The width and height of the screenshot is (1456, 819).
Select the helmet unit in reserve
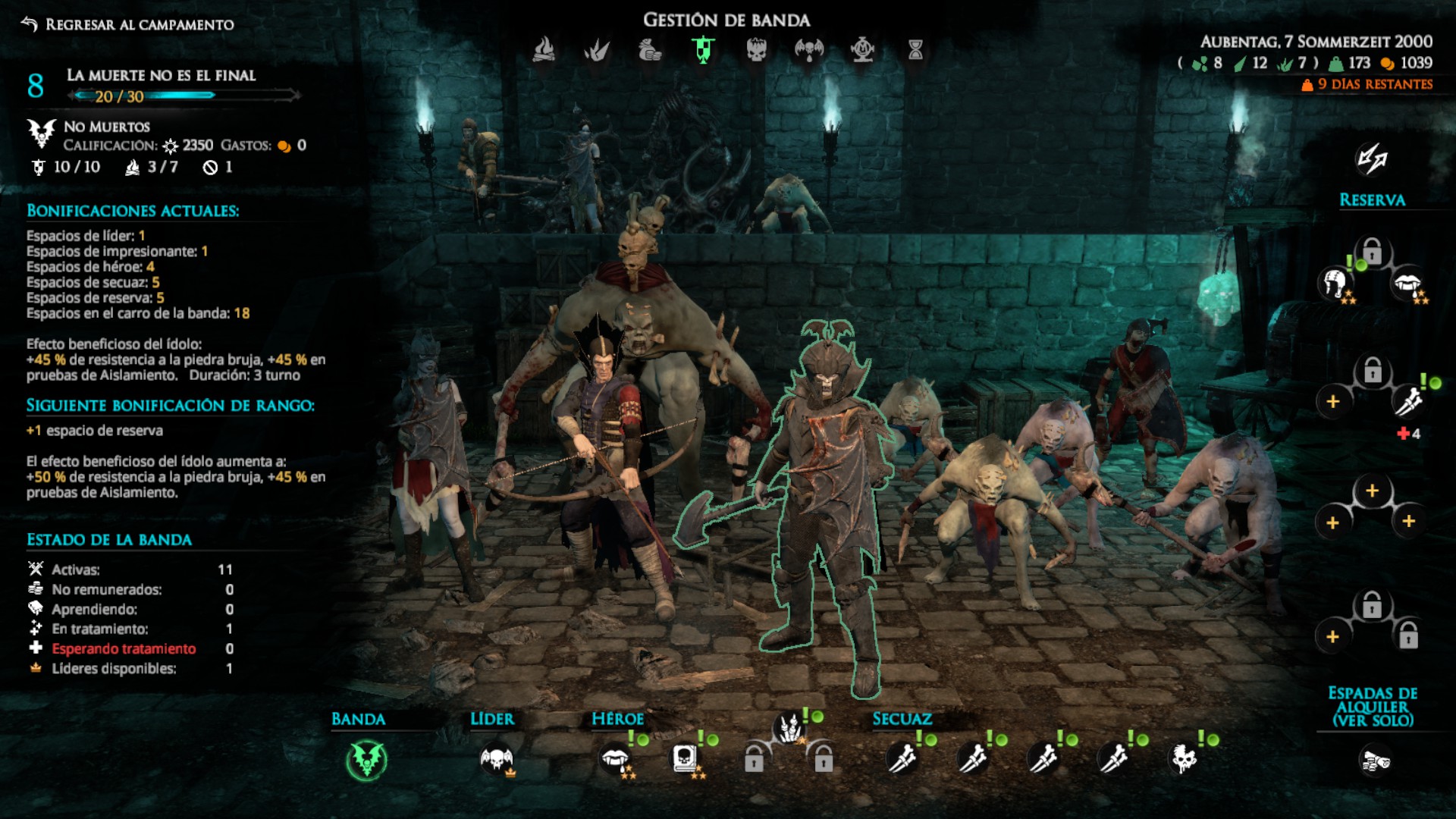click(1335, 284)
